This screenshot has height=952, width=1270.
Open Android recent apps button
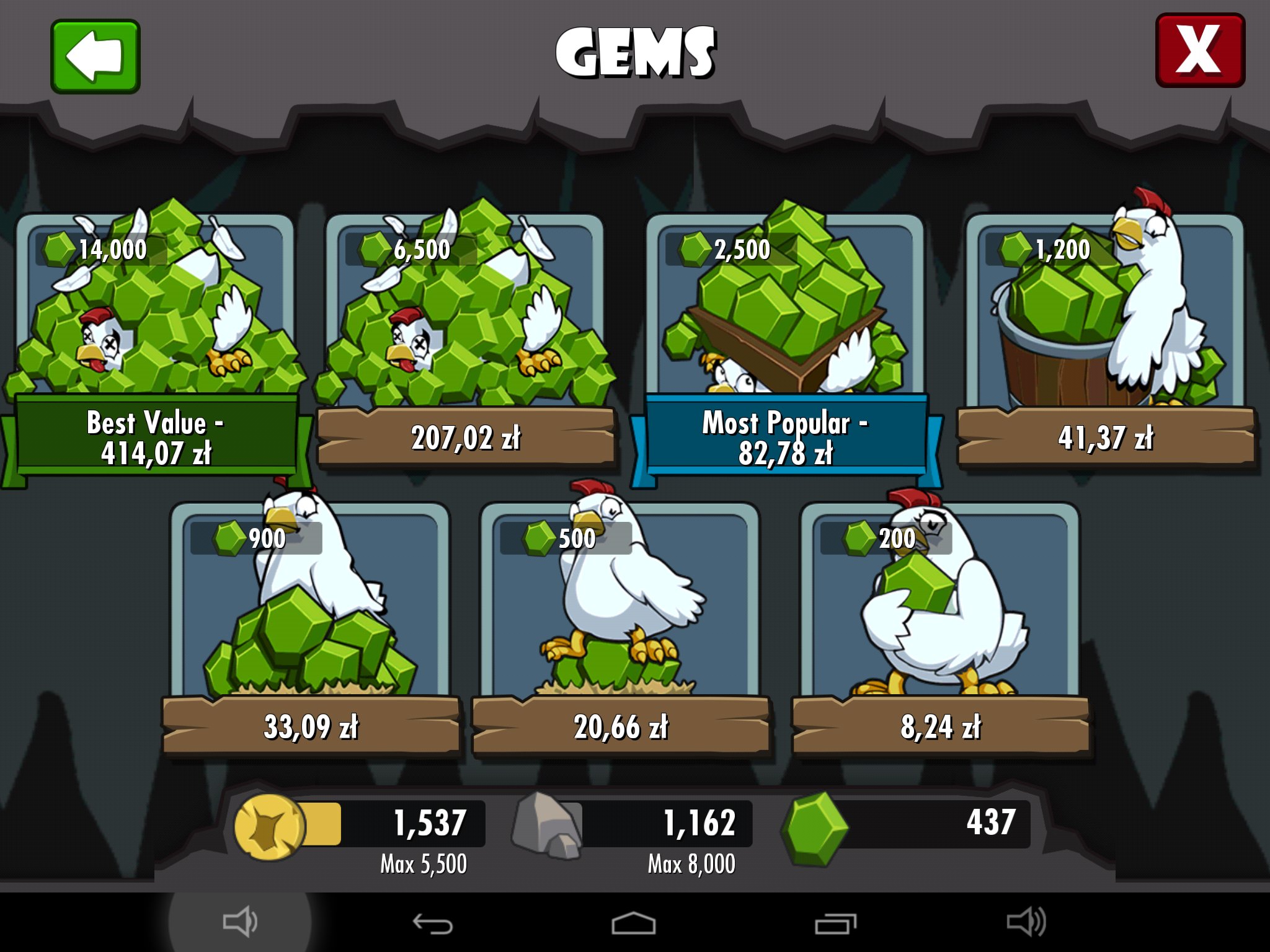[x=835, y=923]
